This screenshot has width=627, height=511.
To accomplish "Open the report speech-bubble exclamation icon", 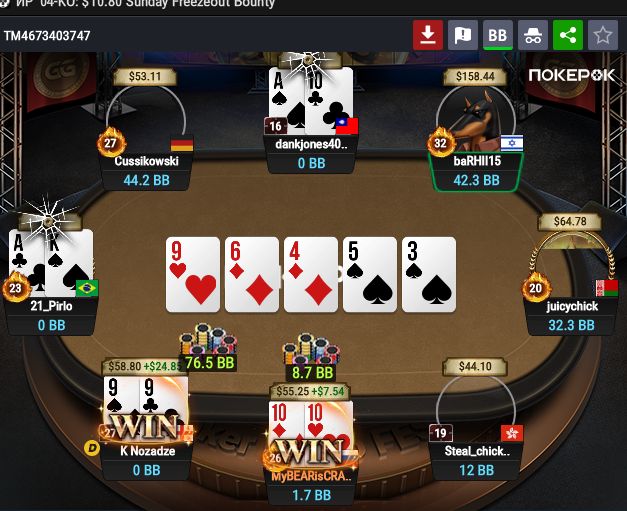I will (463, 36).
